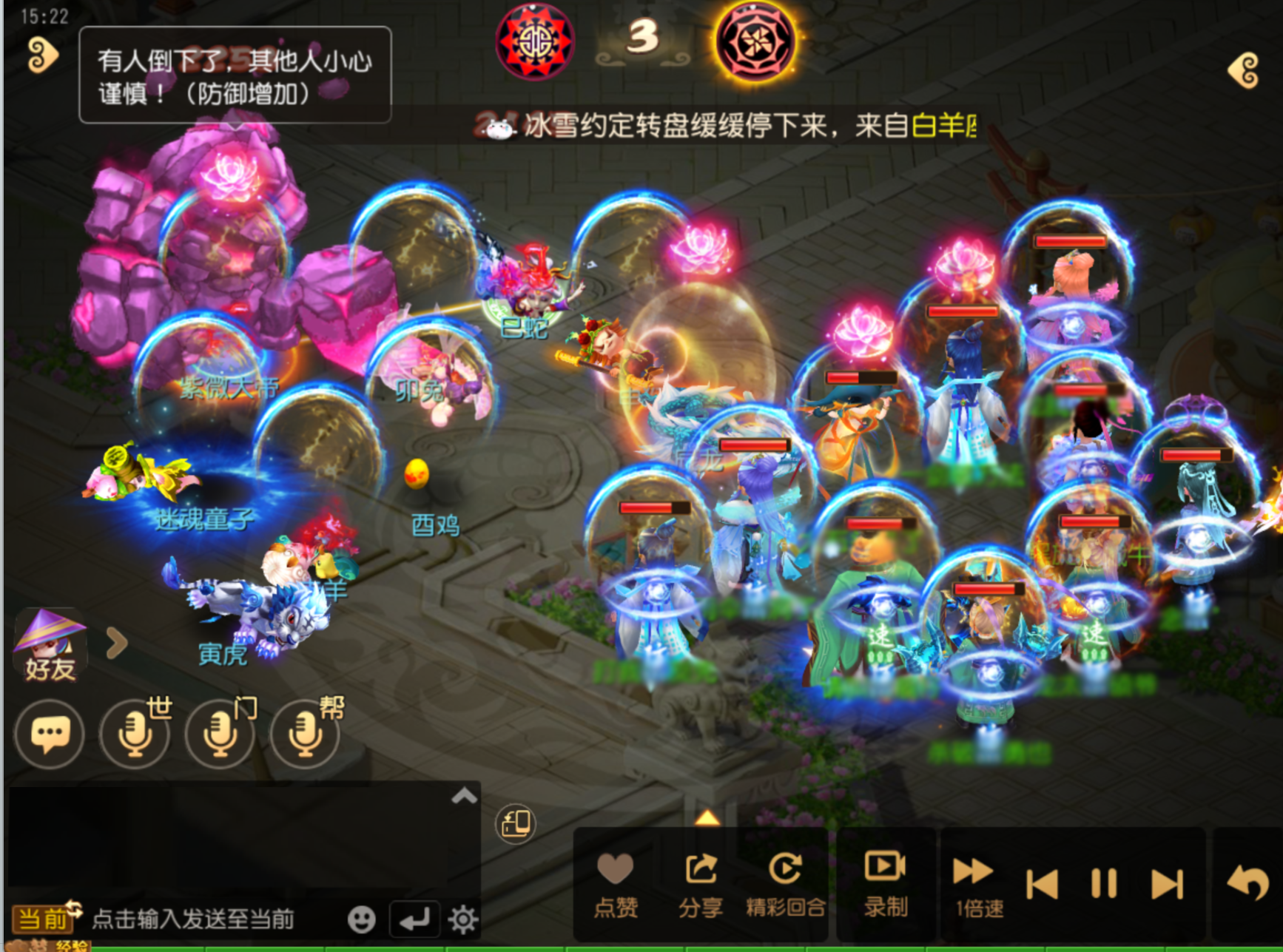Open chat settings with the gear icon

pos(464,918)
